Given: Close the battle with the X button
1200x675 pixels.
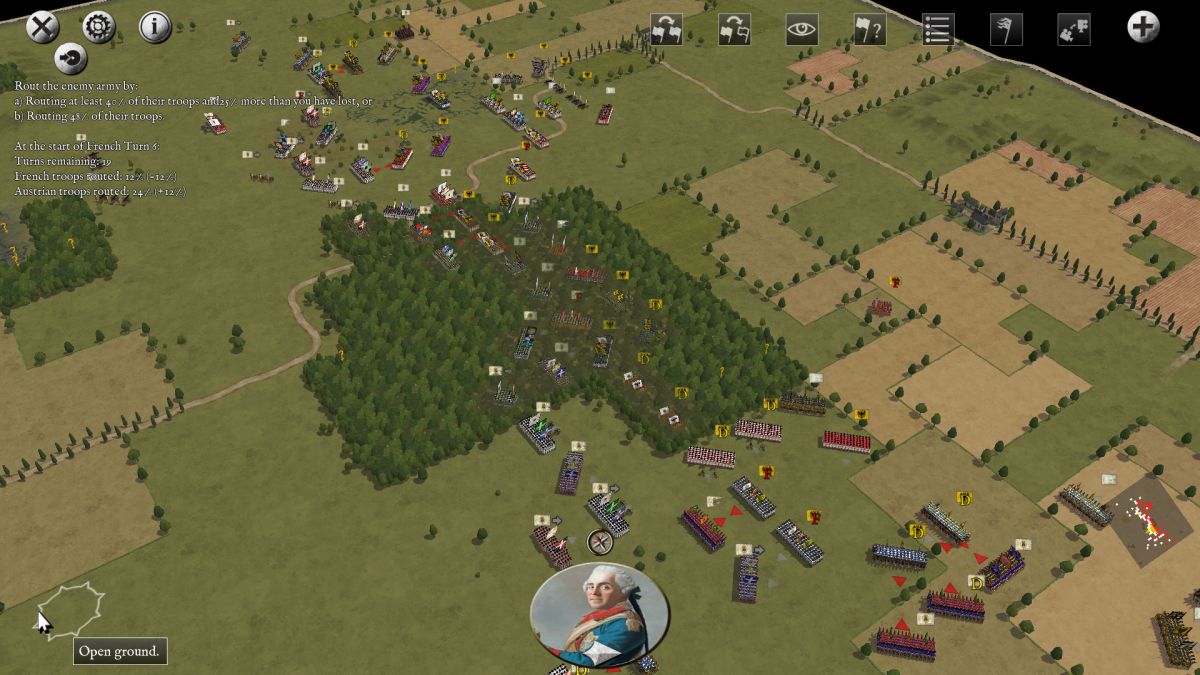Looking at the screenshot, I should (42, 26).
